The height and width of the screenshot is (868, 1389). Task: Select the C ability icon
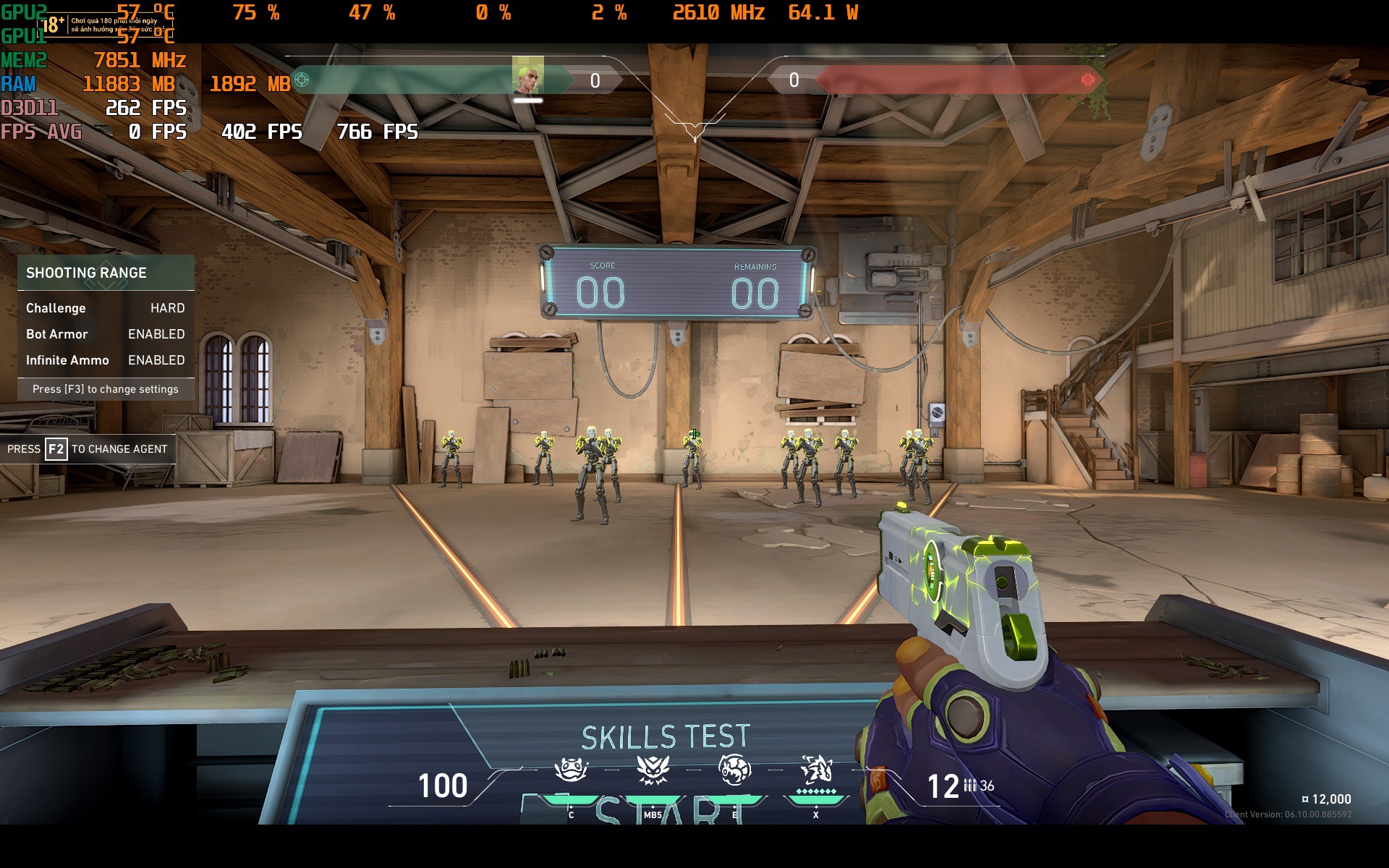click(x=570, y=769)
